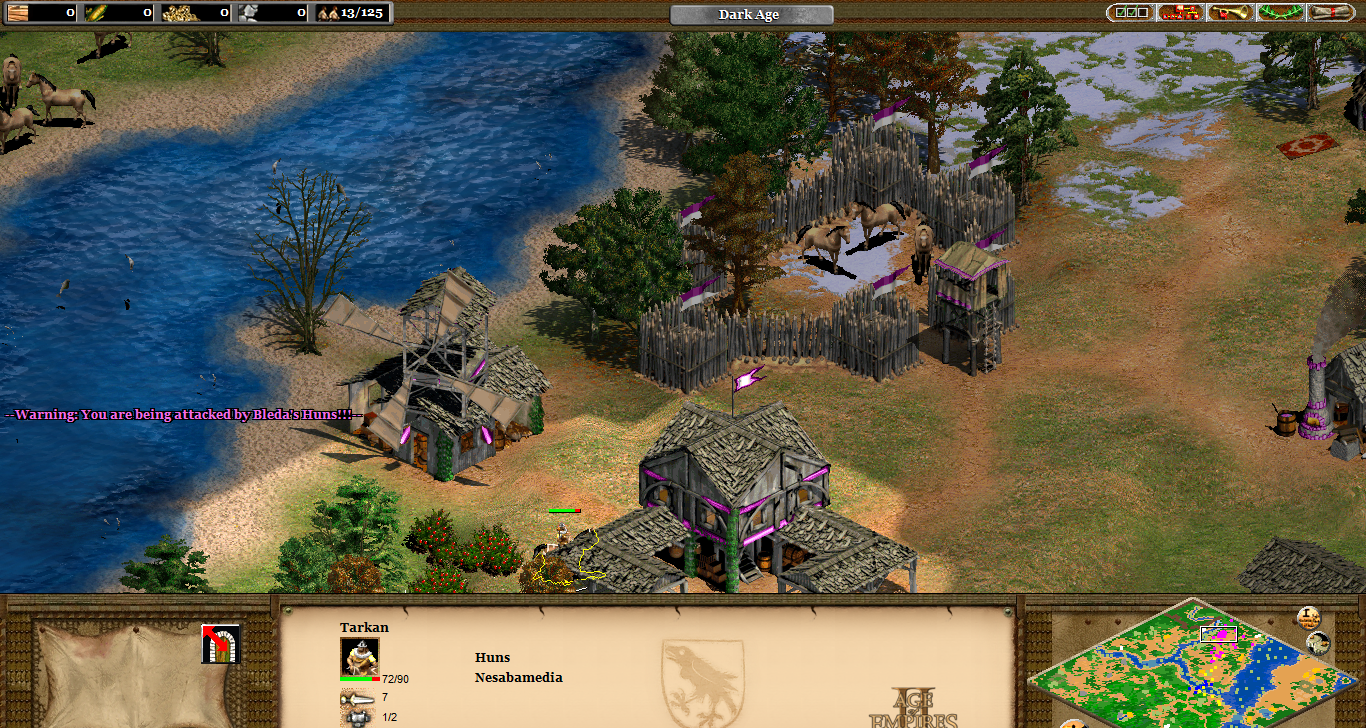Click the minimap to move the view

(1178, 670)
